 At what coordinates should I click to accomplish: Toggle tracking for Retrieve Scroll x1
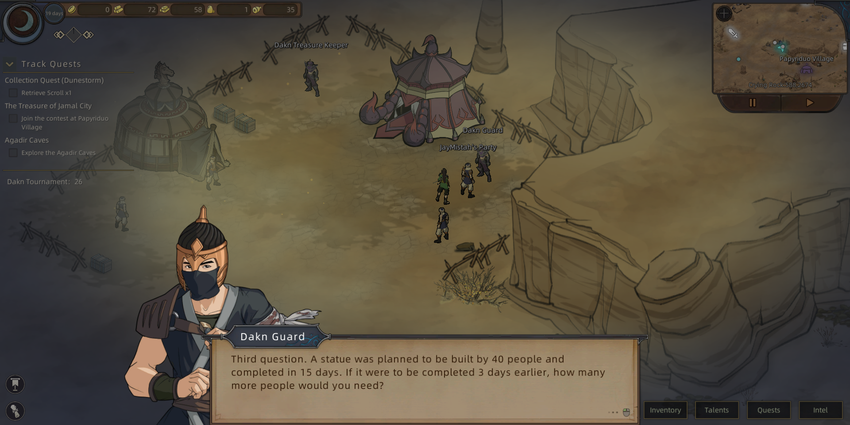coord(13,92)
